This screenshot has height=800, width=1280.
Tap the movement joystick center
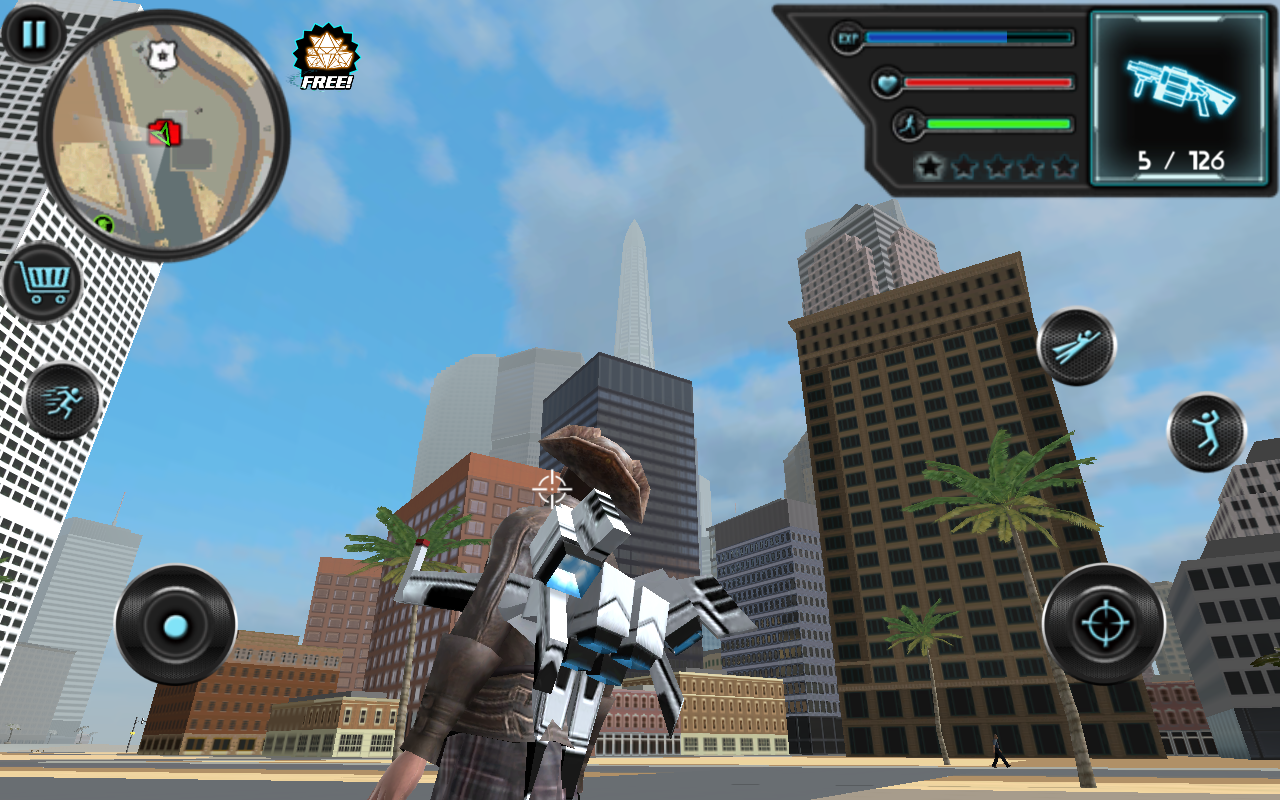175,626
